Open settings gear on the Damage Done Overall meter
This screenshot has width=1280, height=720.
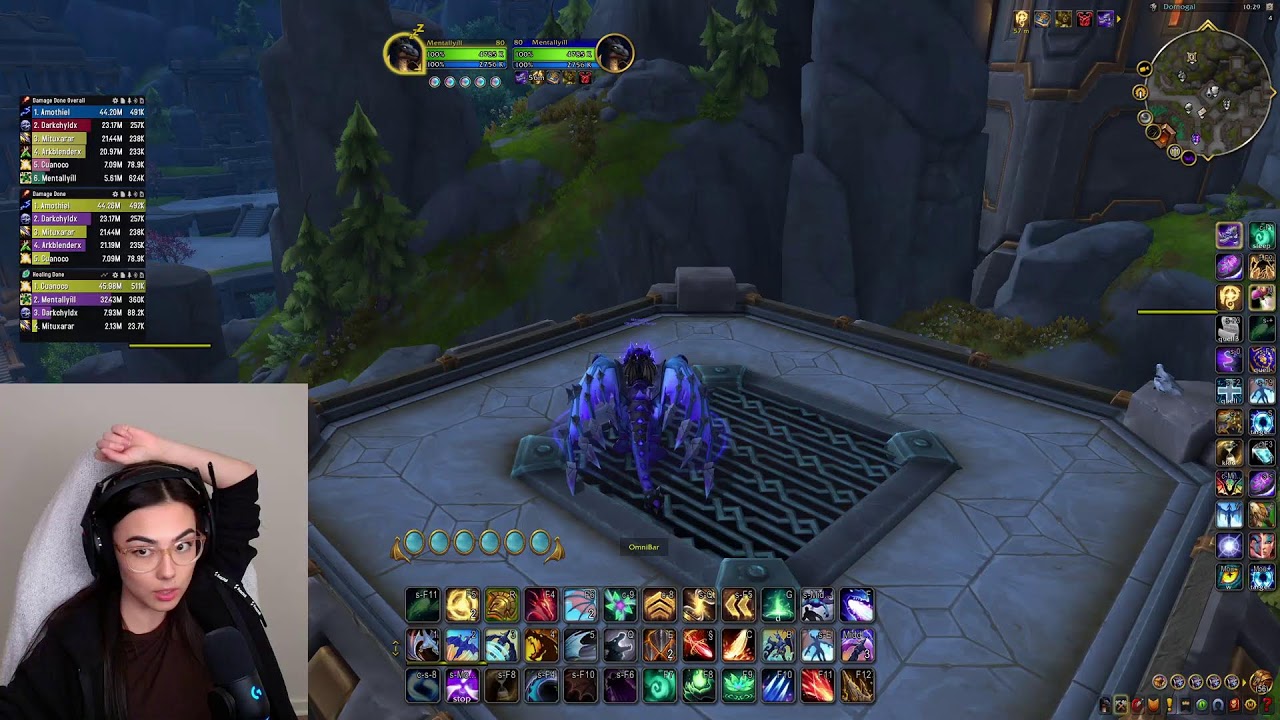pos(116,101)
